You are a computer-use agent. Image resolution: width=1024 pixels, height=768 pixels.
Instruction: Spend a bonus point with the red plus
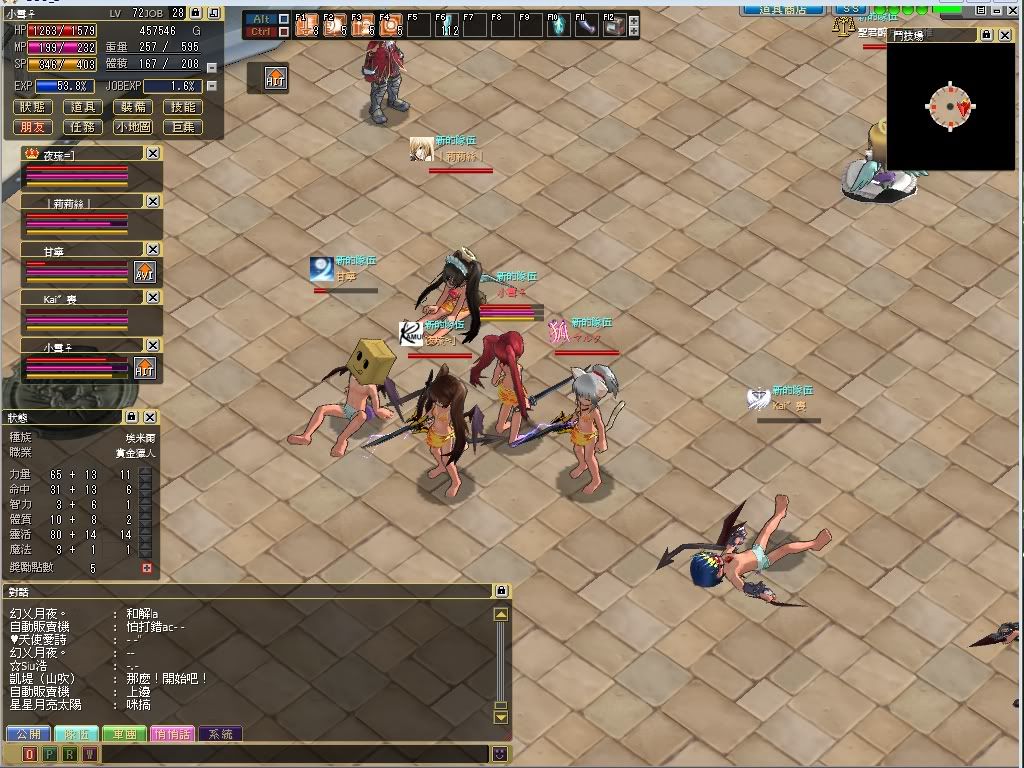point(147,568)
